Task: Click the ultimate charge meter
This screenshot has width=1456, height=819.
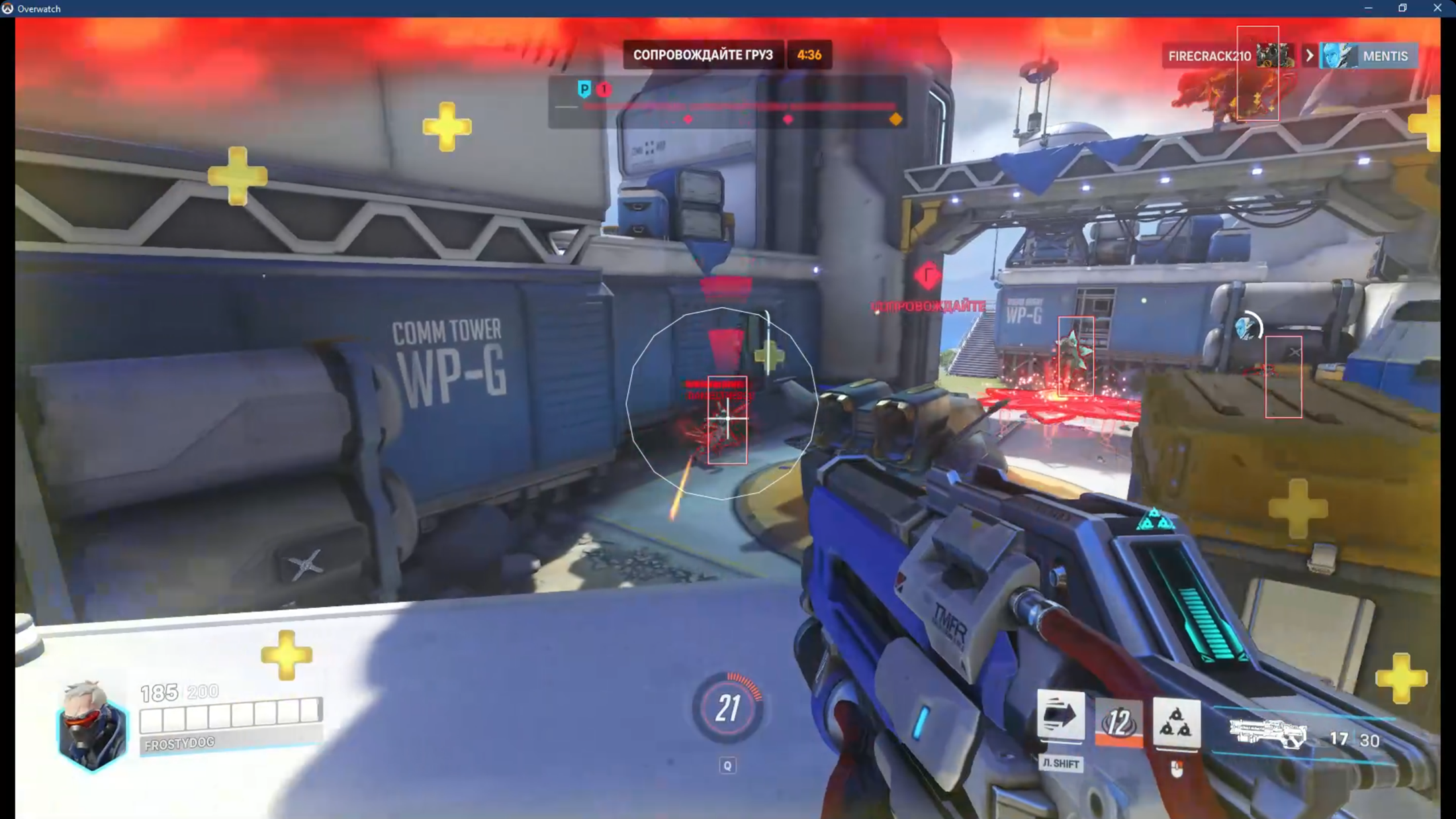Action: coord(727,708)
